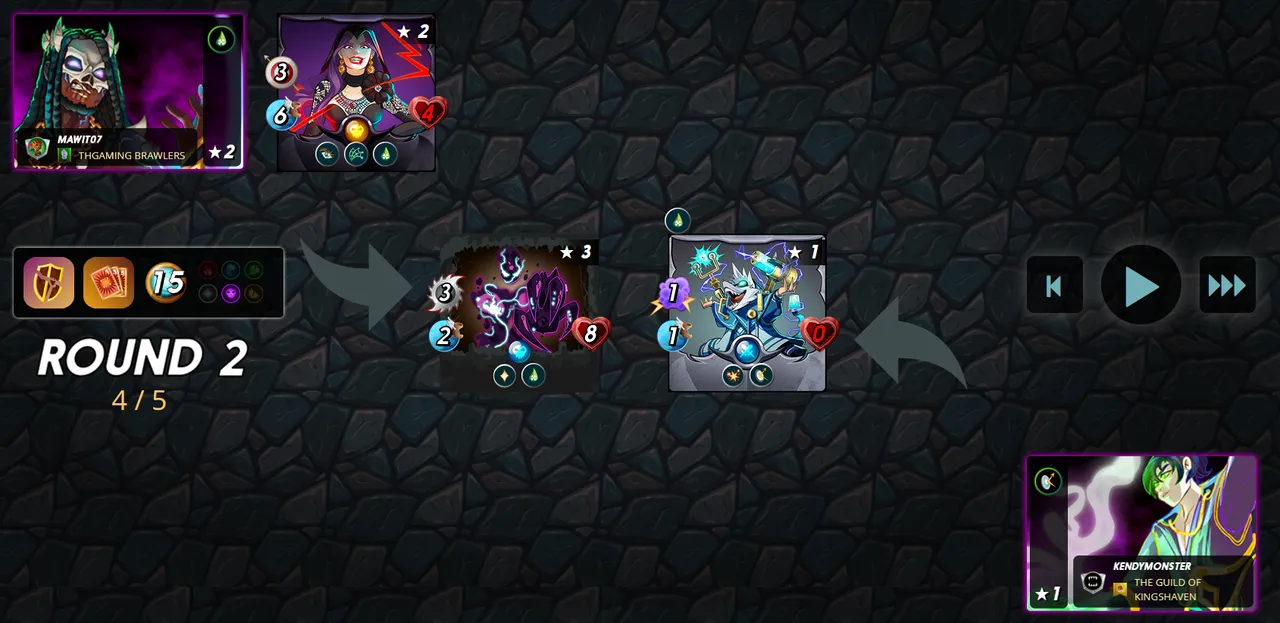Inspect the ability icon on MAWIT07's summoner
This screenshot has height=623, width=1280.
[221, 40]
